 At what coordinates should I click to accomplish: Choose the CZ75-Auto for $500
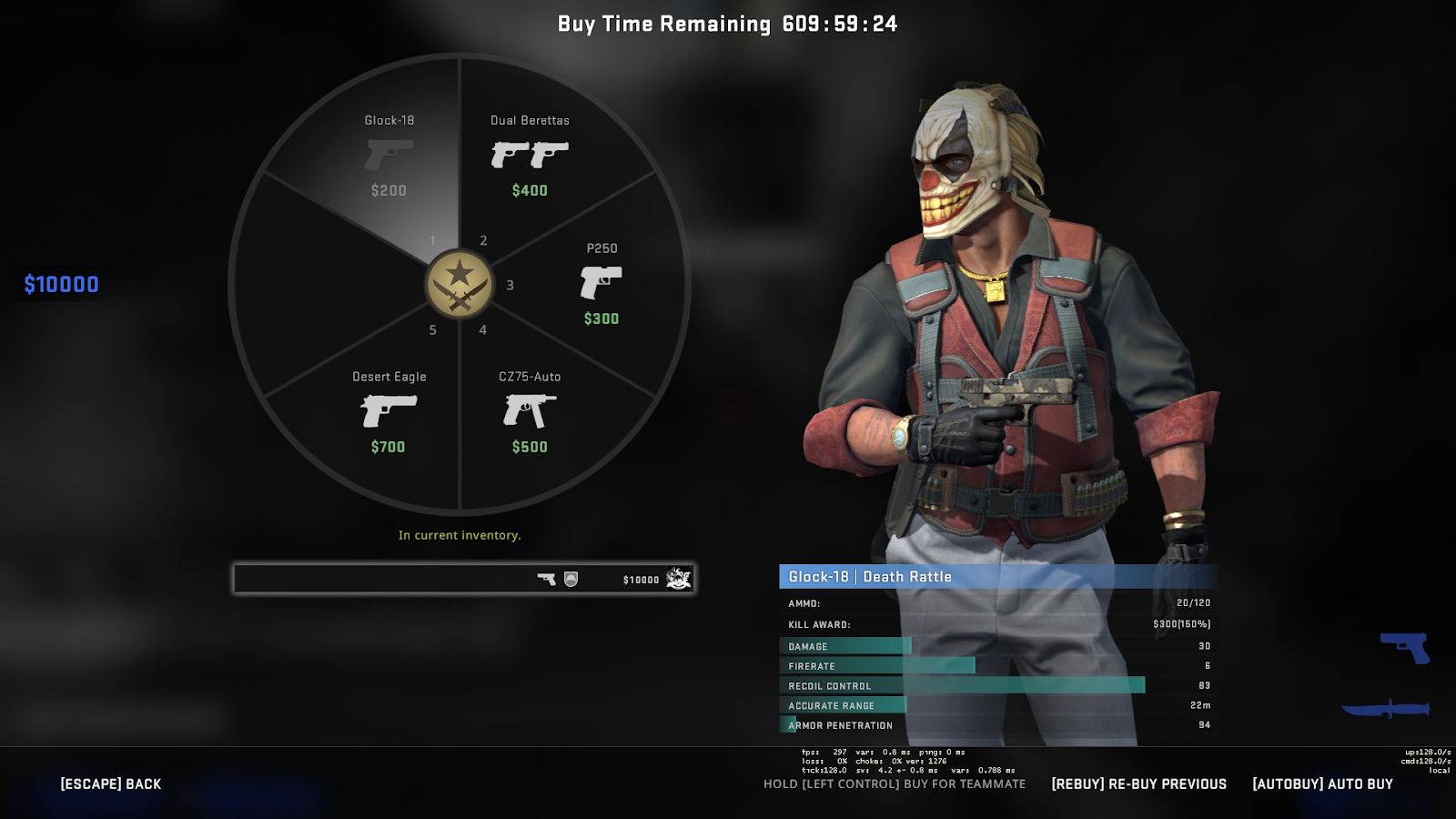(x=530, y=411)
